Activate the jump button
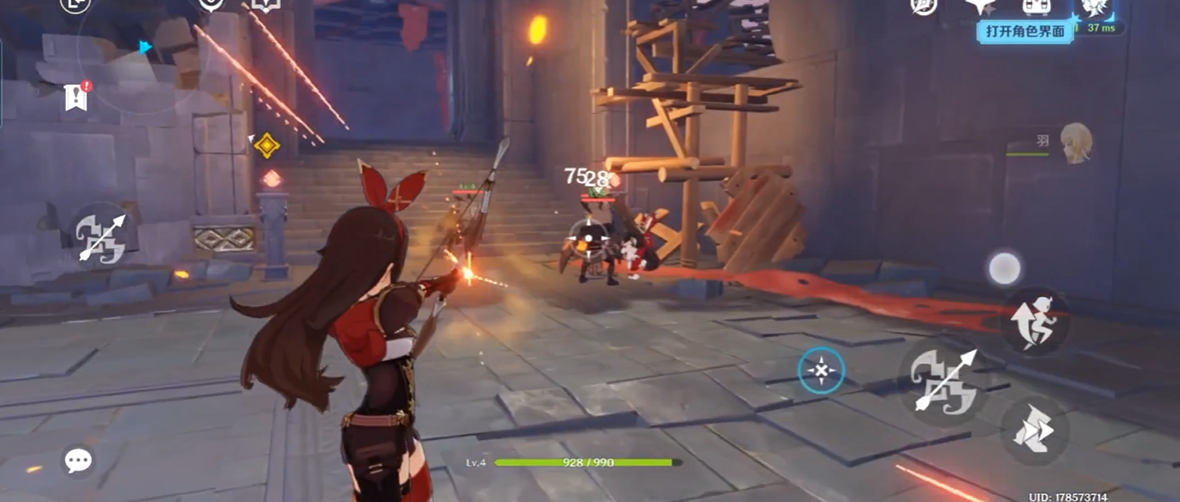Image resolution: width=1180 pixels, height=502 pixels. click(x=1034, y=318)
